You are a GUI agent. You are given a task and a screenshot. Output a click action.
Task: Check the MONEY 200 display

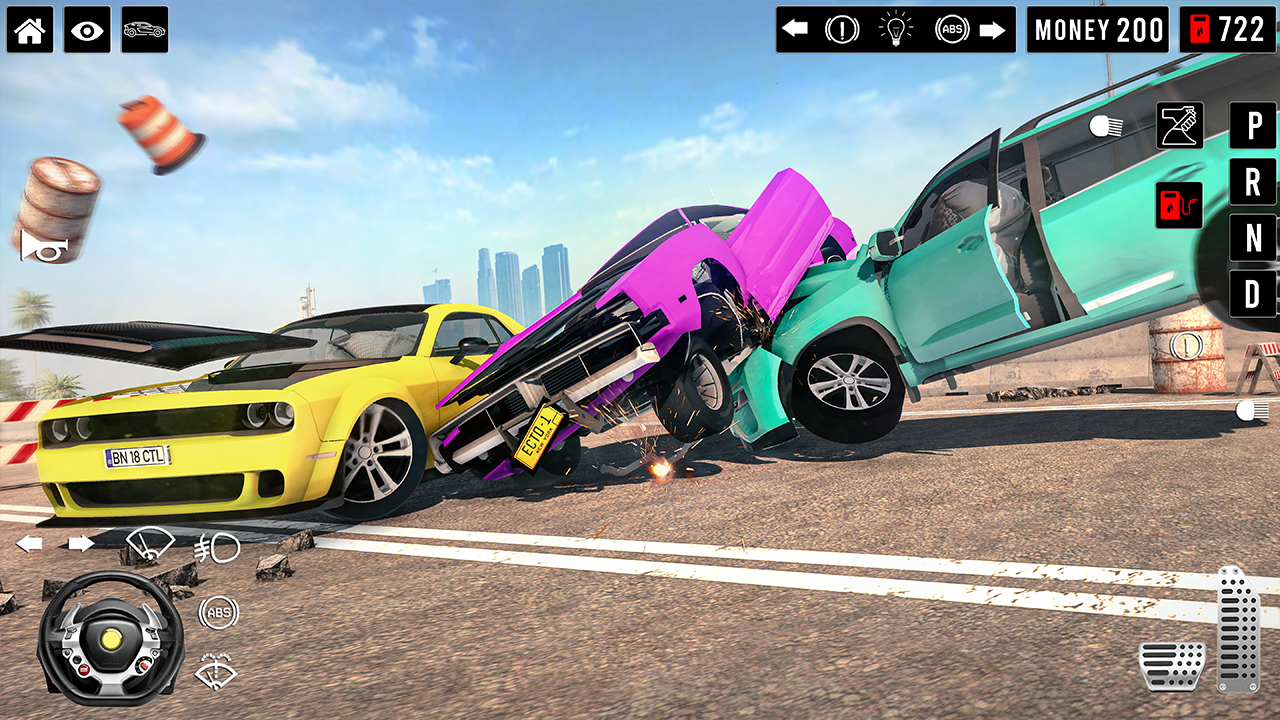[x=1097, y=30]
